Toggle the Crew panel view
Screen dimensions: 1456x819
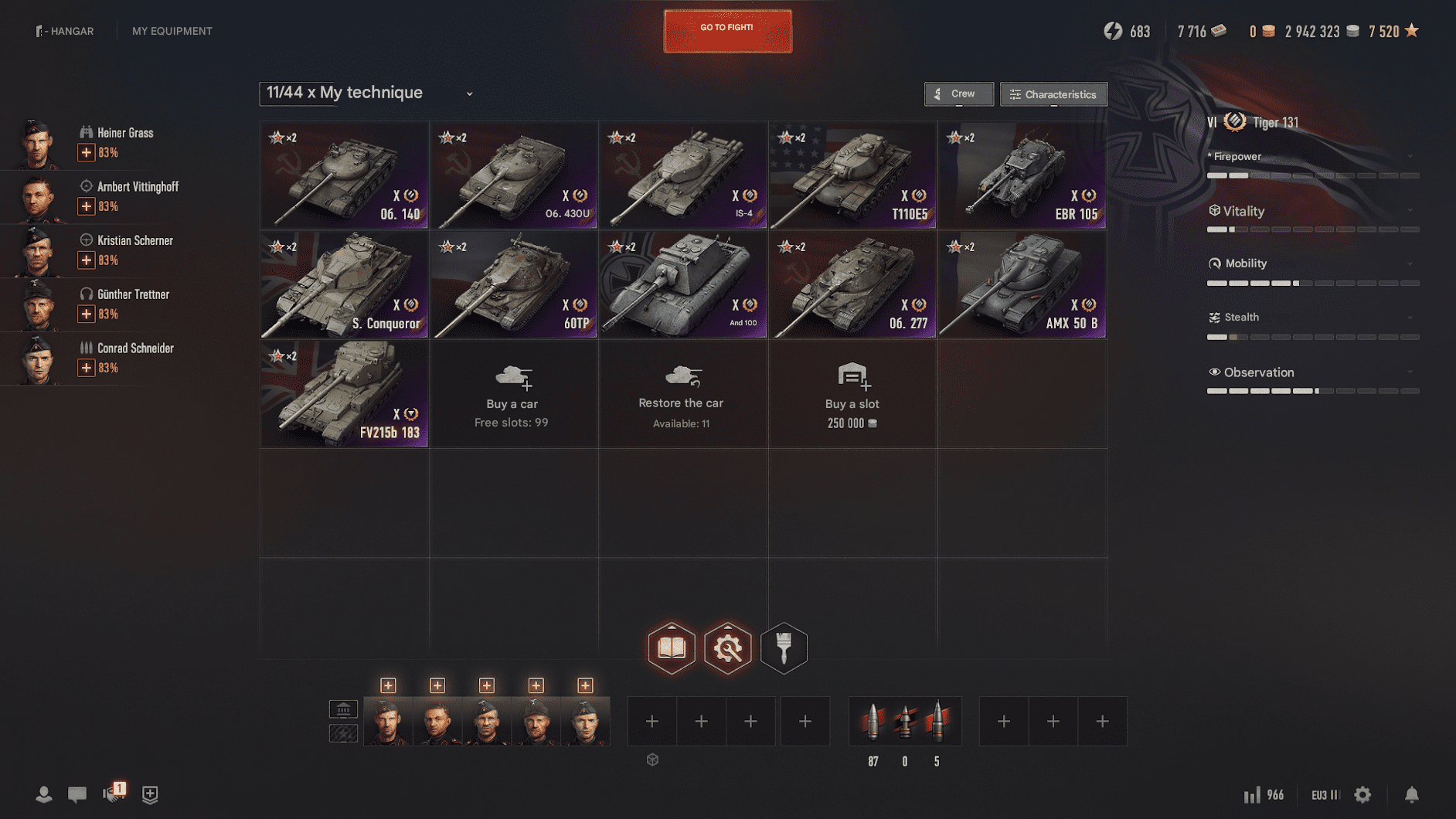958,93
